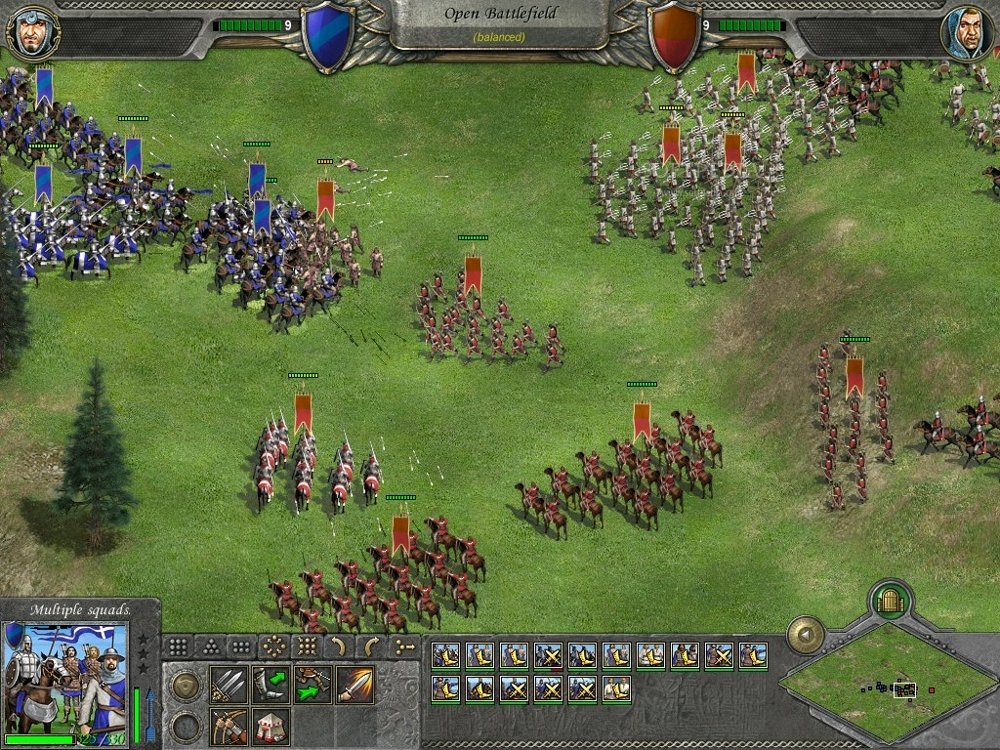The width and height of the screenshot is (1000, 750).
Task: Rotate squads with the right curved arrow
Action: coord(371,647)
